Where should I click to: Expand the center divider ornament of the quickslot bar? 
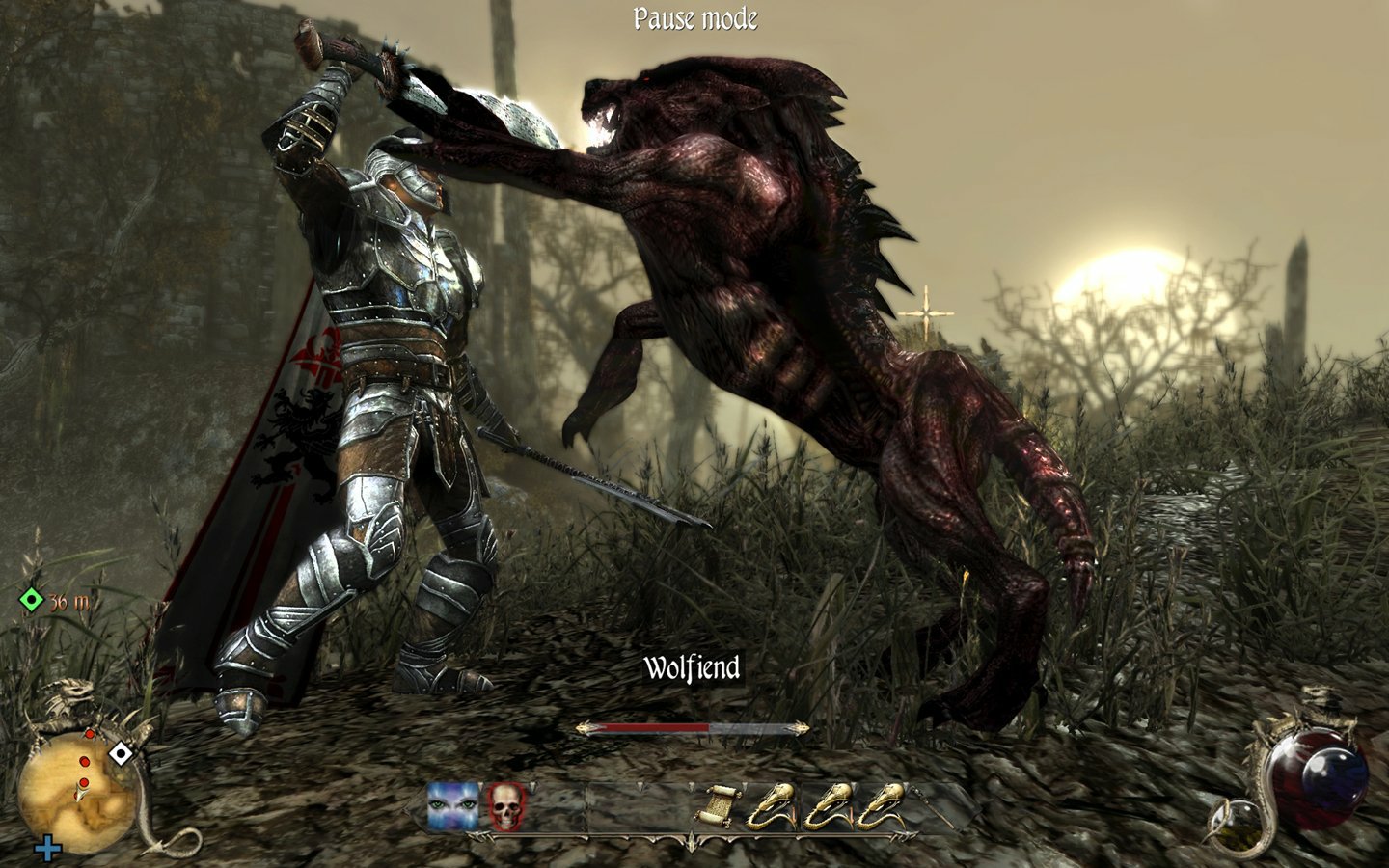coord(692,839)
